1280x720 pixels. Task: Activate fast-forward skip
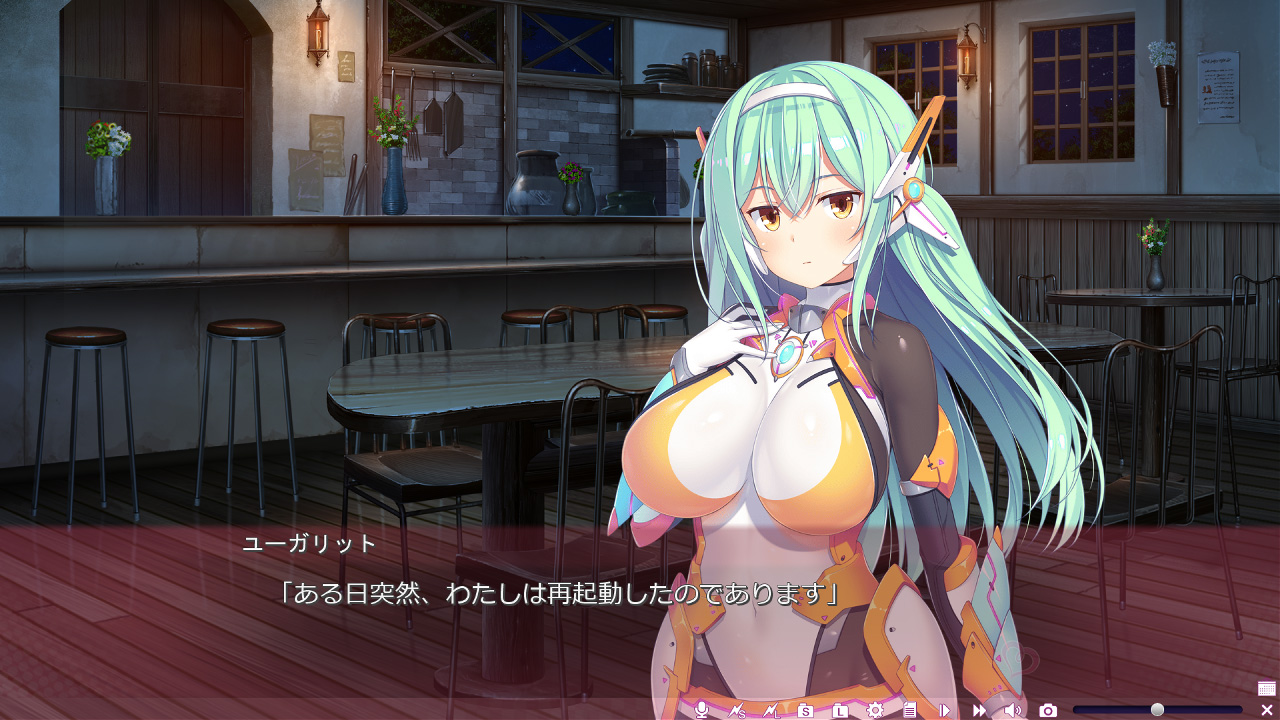pyautogui.click(x=979, y=710)
